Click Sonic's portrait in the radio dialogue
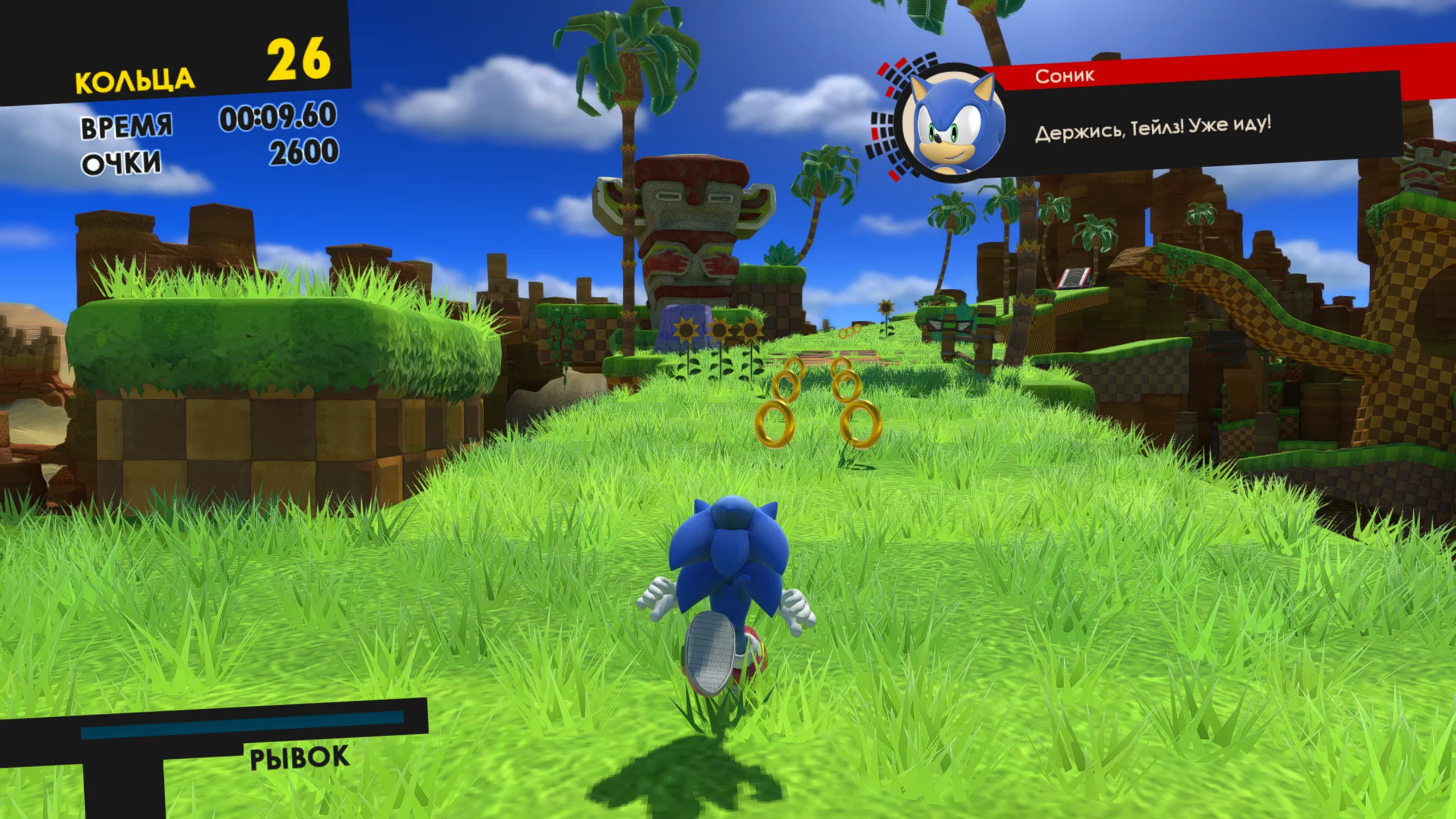 click(x=951, y=124)
